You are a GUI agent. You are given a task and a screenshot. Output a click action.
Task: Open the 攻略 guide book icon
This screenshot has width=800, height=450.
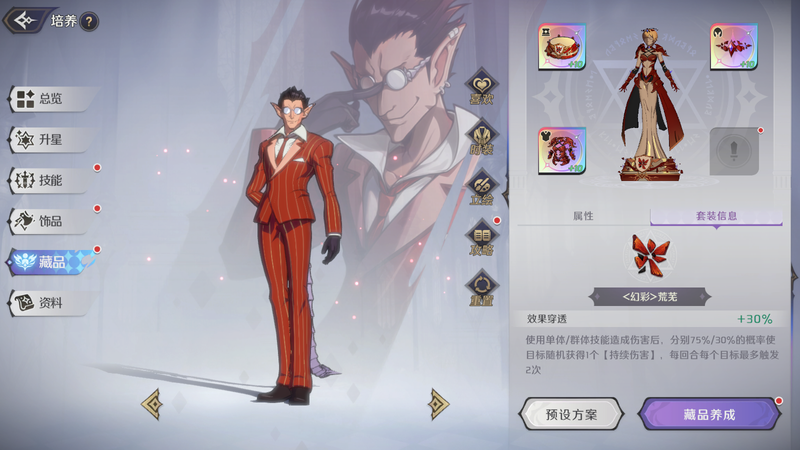(483, 240)
